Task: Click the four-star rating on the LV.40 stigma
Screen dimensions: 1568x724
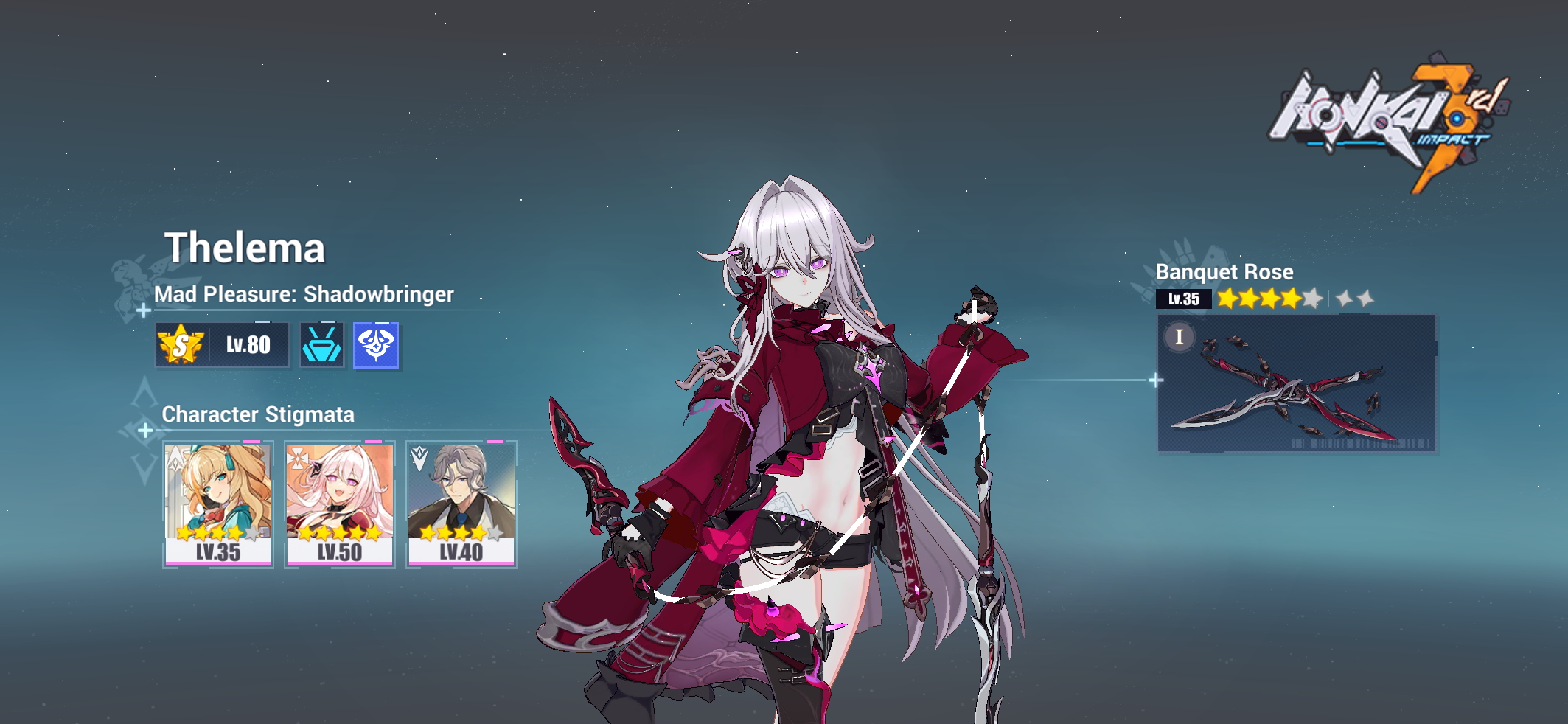Action: pyautogui.click(x=453, y=532)
